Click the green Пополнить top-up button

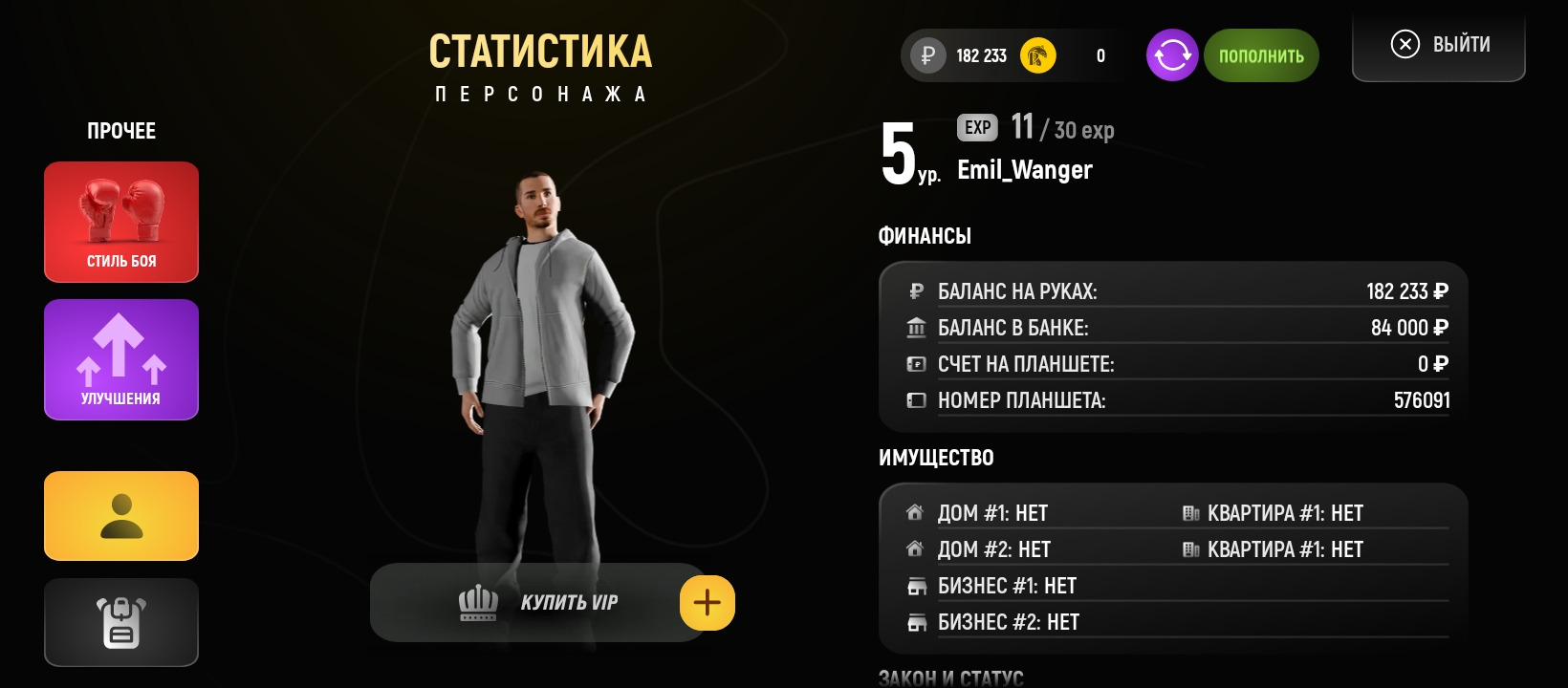click(1261, 55)
